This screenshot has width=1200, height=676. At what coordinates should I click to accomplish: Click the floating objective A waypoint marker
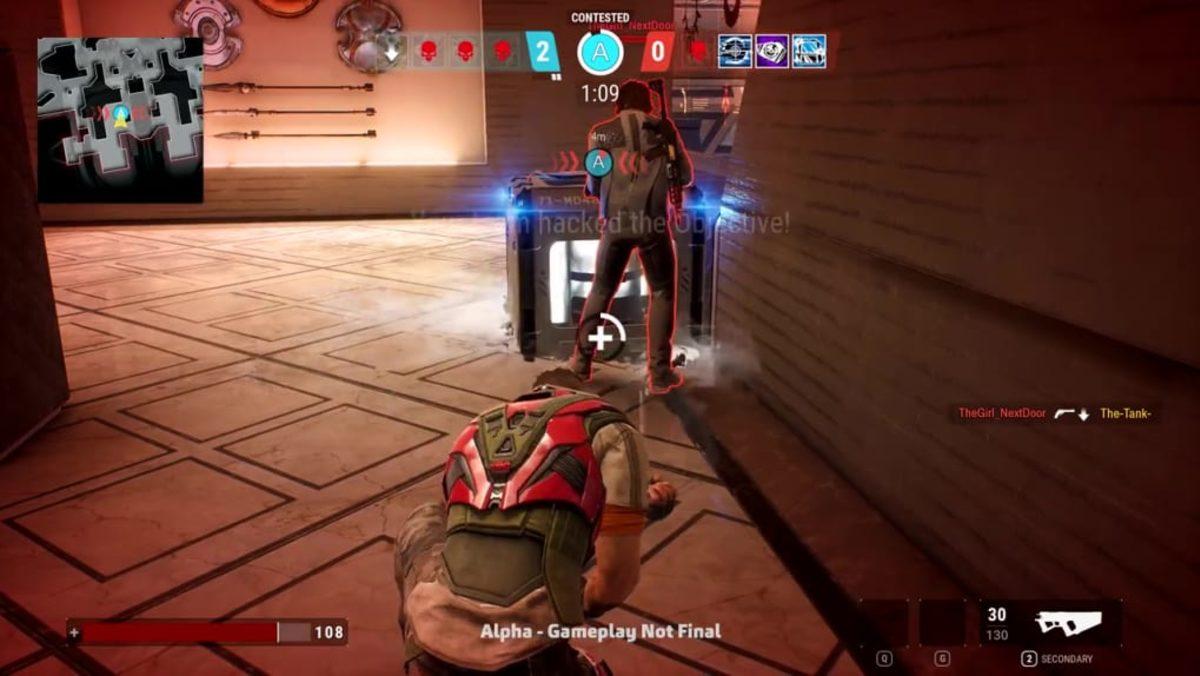click(x=598, y=161)
